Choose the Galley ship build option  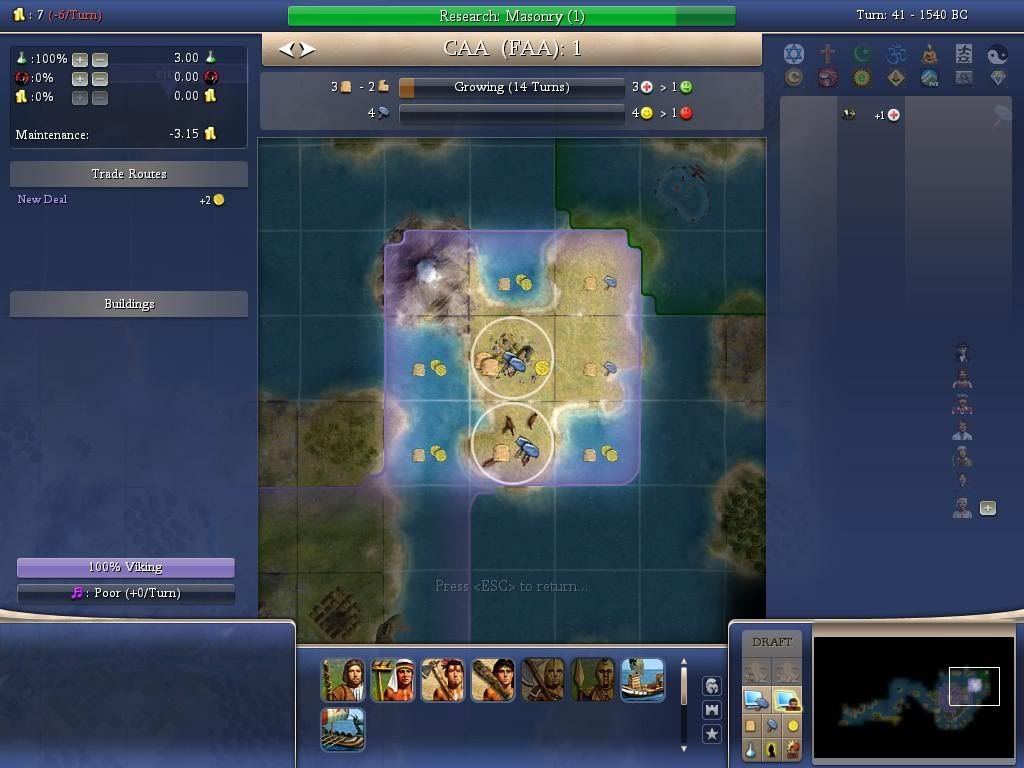point(343,730)
